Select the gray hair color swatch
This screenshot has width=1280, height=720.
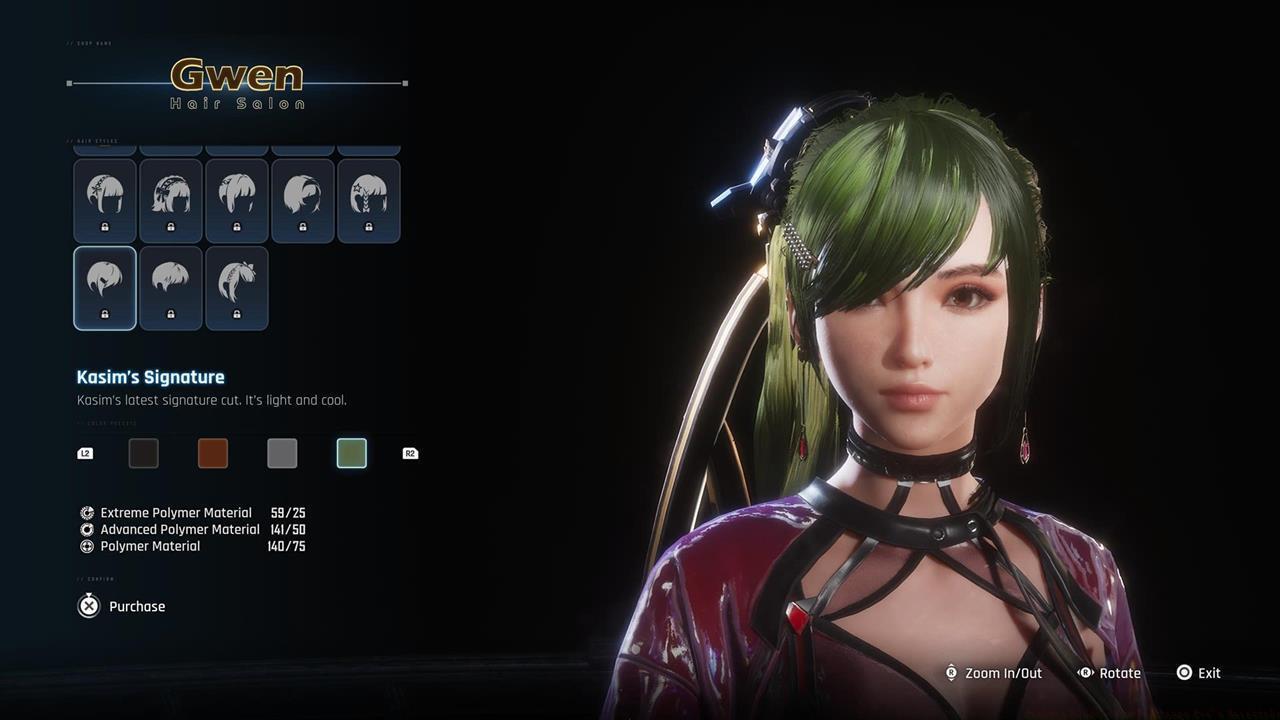(282, 453)
